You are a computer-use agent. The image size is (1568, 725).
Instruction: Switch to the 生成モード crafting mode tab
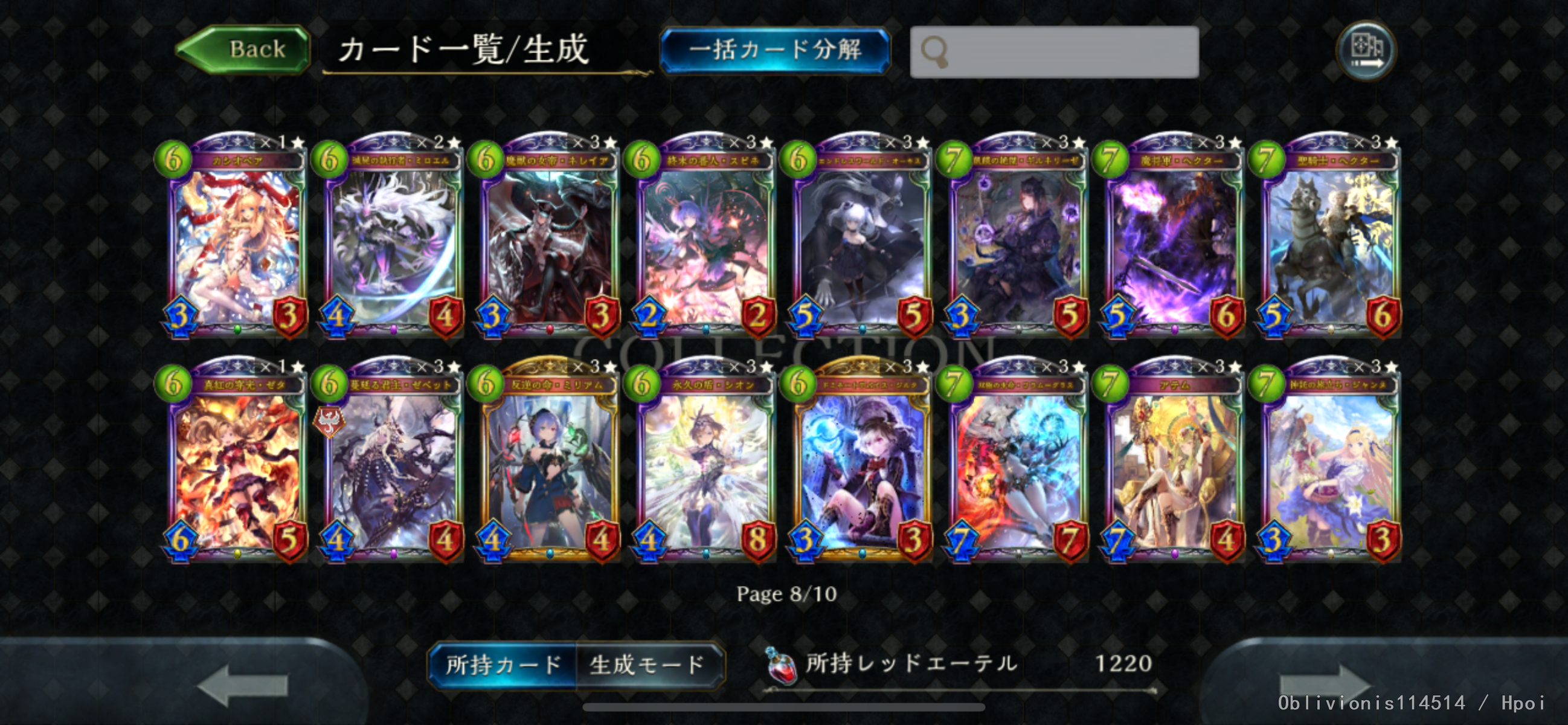click(x=647, y=665)
